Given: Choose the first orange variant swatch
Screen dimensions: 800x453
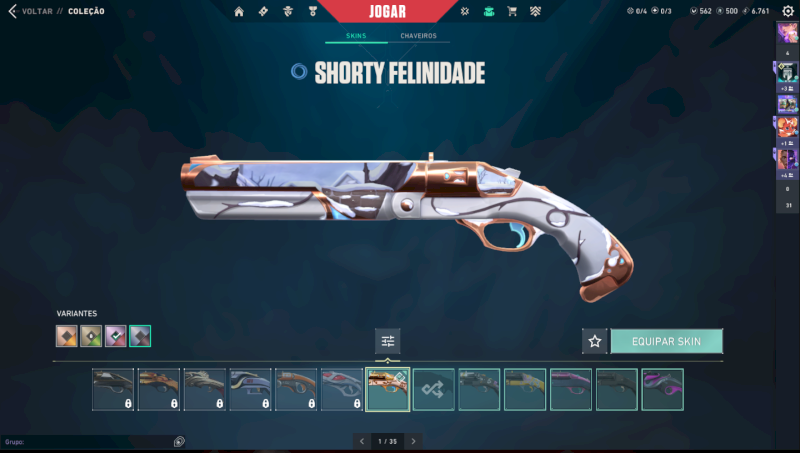Looking at the screenshot, I should pyautogui.click(x=67, y=336).
